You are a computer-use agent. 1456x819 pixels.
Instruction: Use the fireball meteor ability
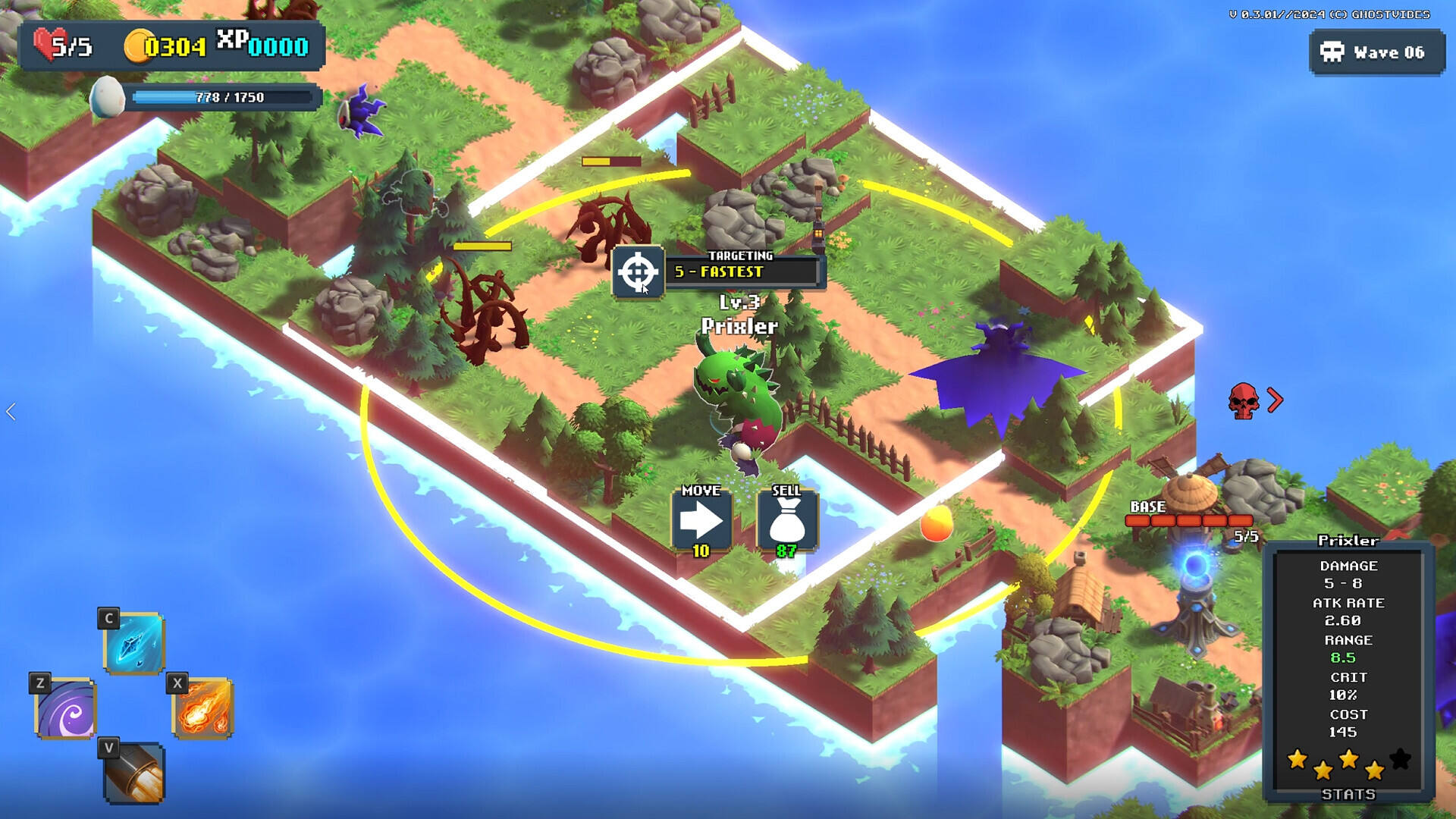(202, 709)
